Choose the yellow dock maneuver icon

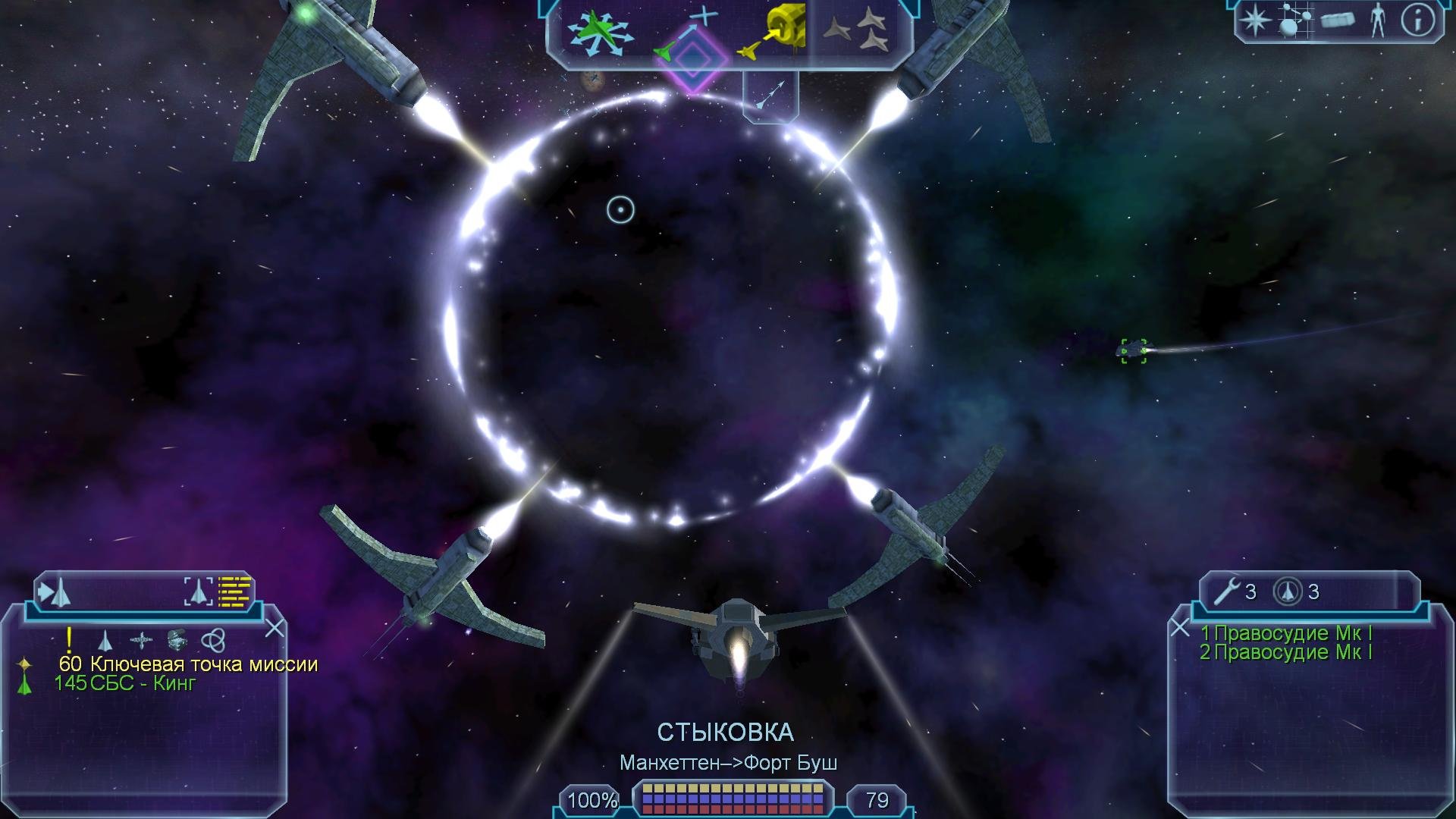(775, 33)
